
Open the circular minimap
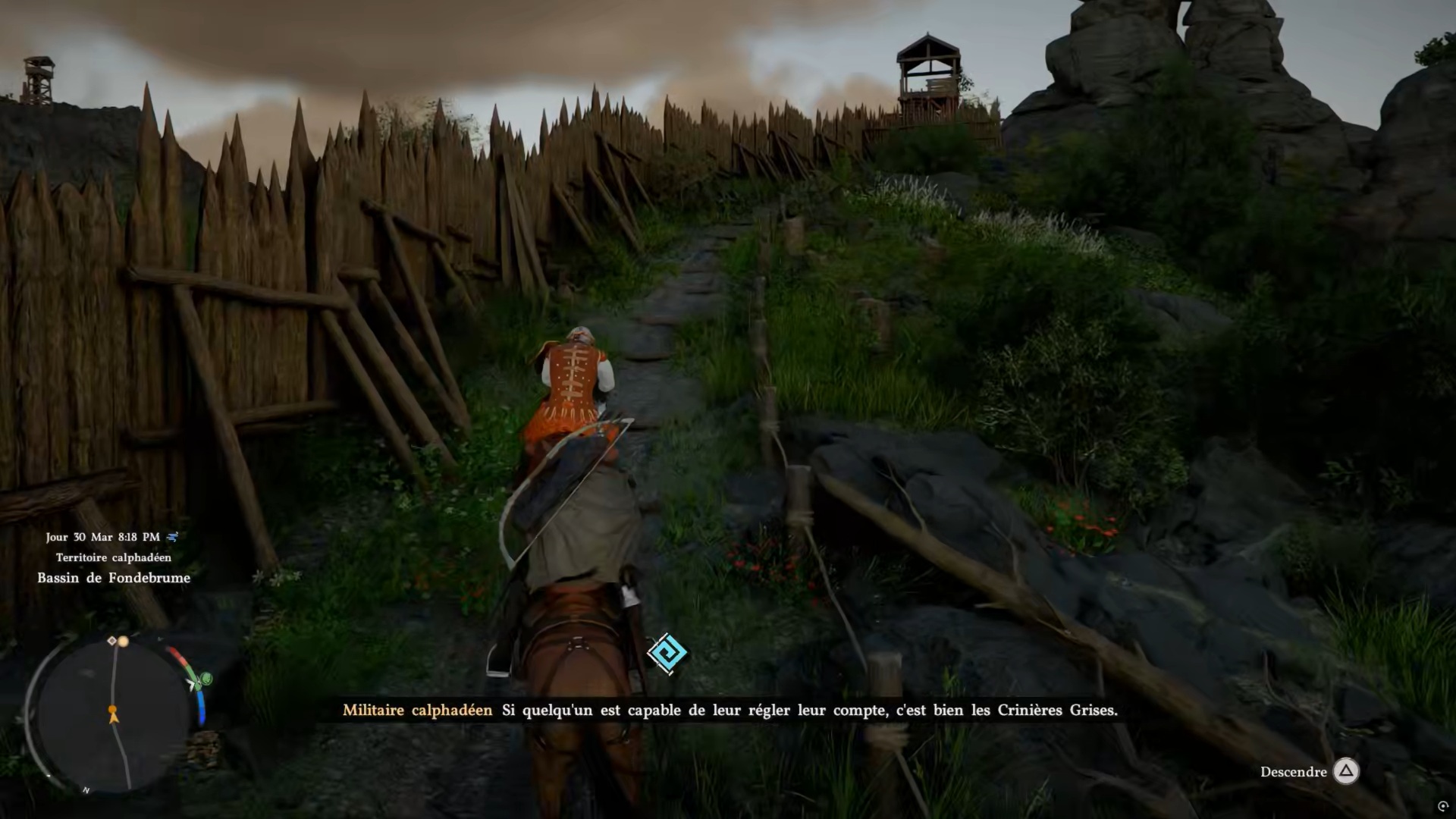pos(114,713)
